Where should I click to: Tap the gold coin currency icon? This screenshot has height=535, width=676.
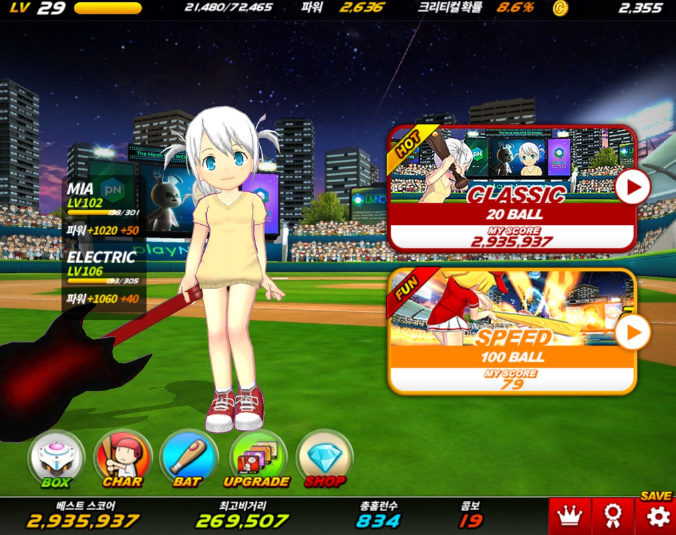(x=559, y=8)
